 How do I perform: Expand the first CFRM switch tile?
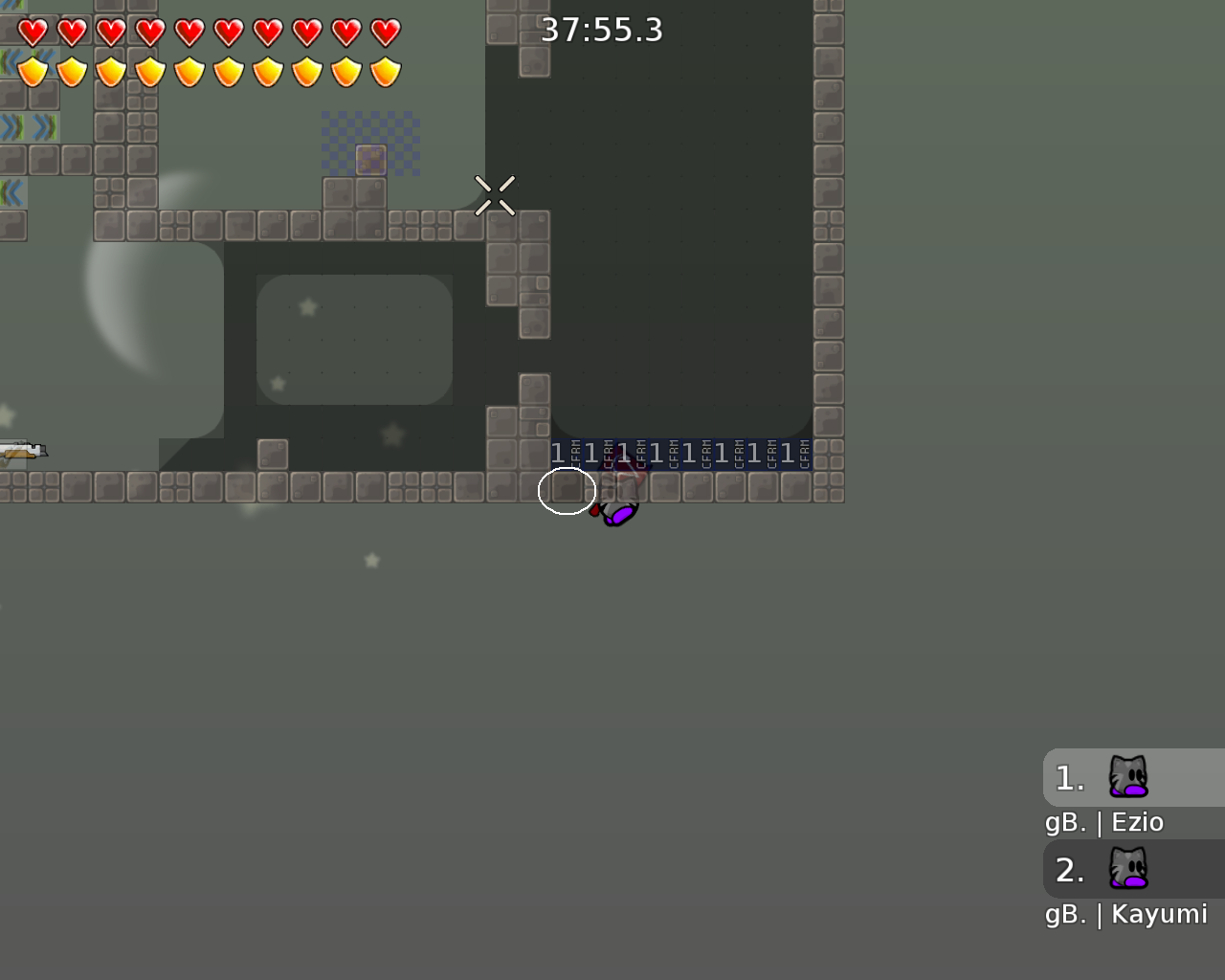[565, 454]
